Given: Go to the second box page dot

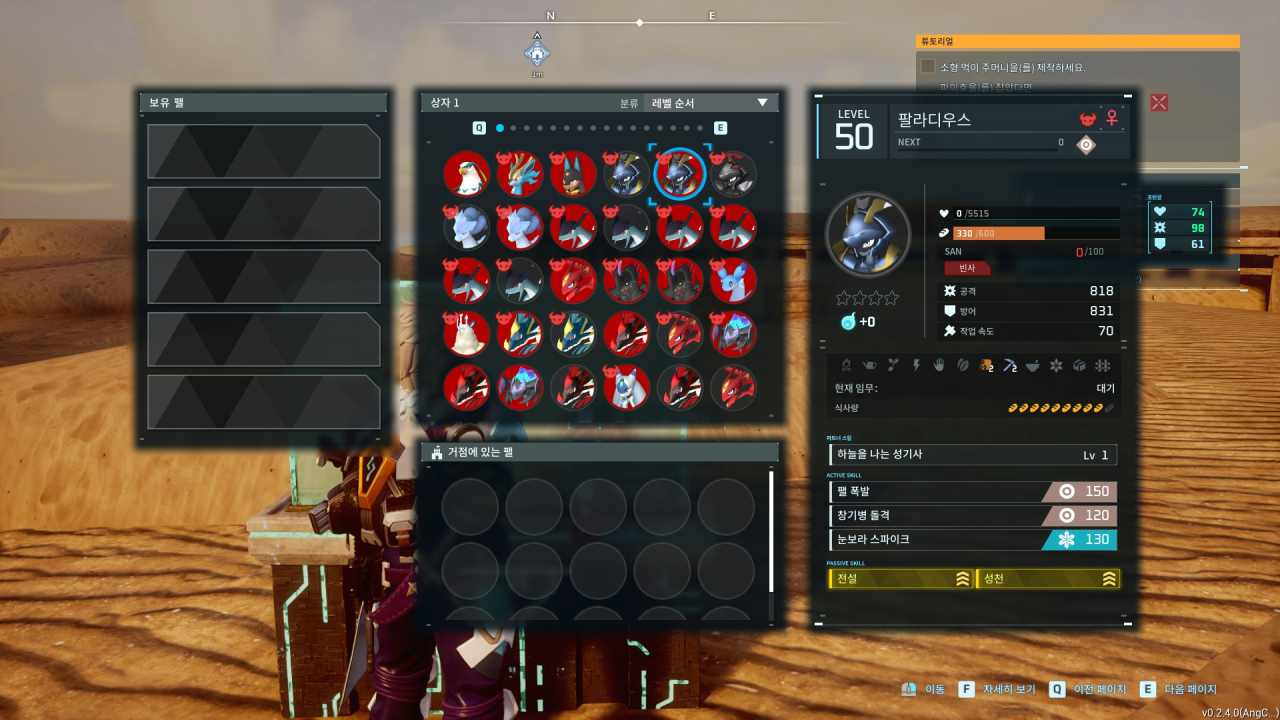Looking at the screenshot, I should pos(513,128).
